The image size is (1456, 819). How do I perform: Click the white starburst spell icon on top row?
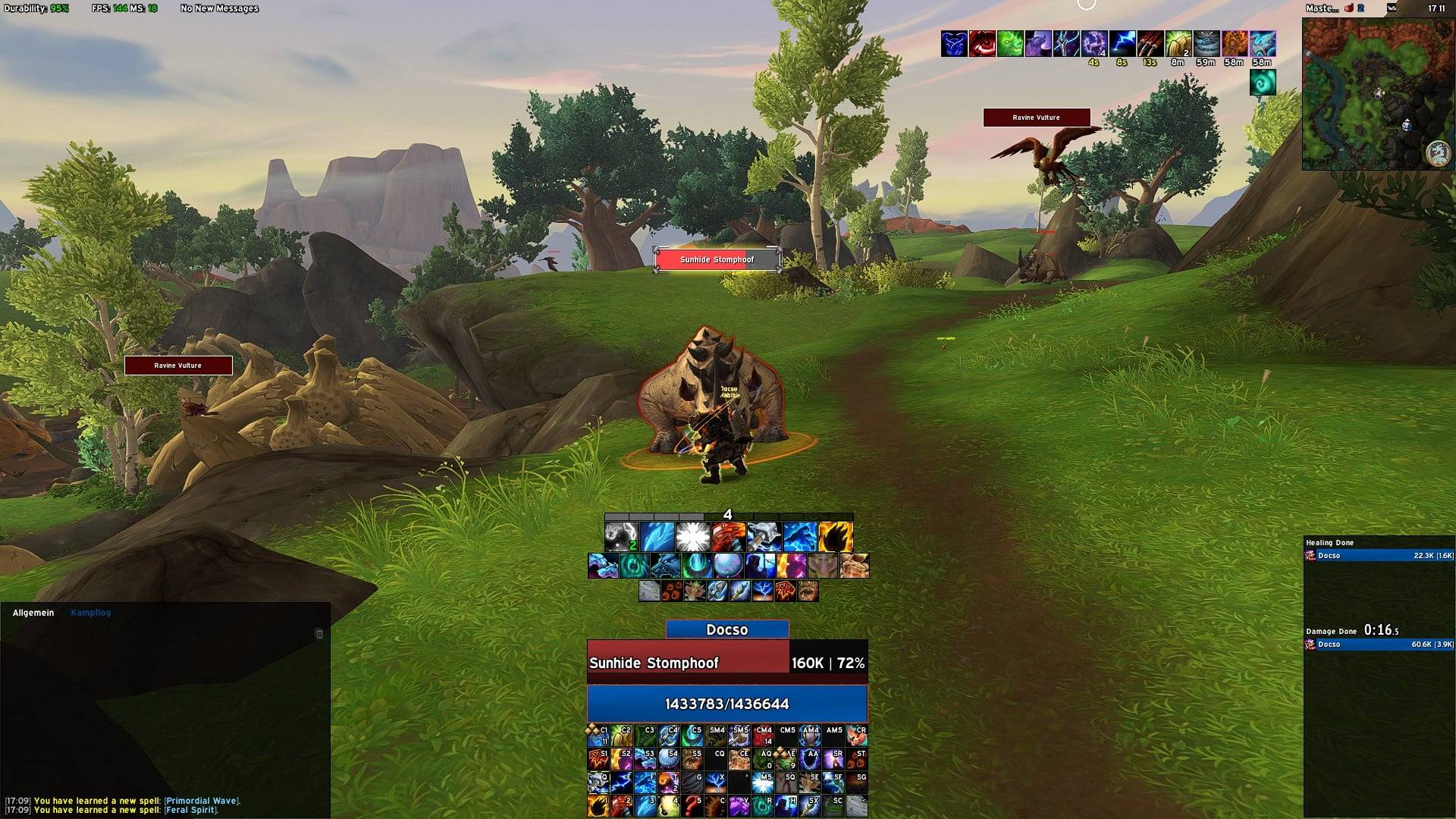pyautogui.click(x=693, y=536)
